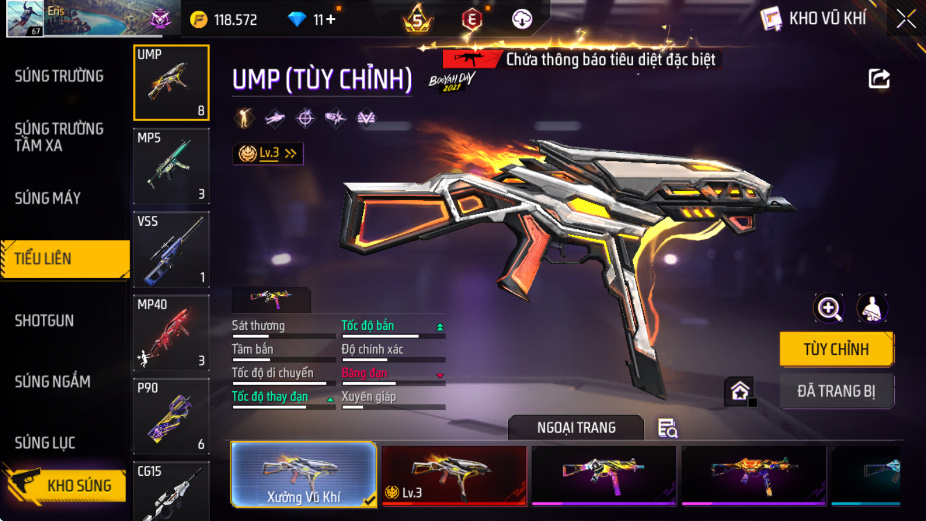926x521 pixels.
Task: Open the Súng Máy weapon category
Action: click(x=48, y=198)
